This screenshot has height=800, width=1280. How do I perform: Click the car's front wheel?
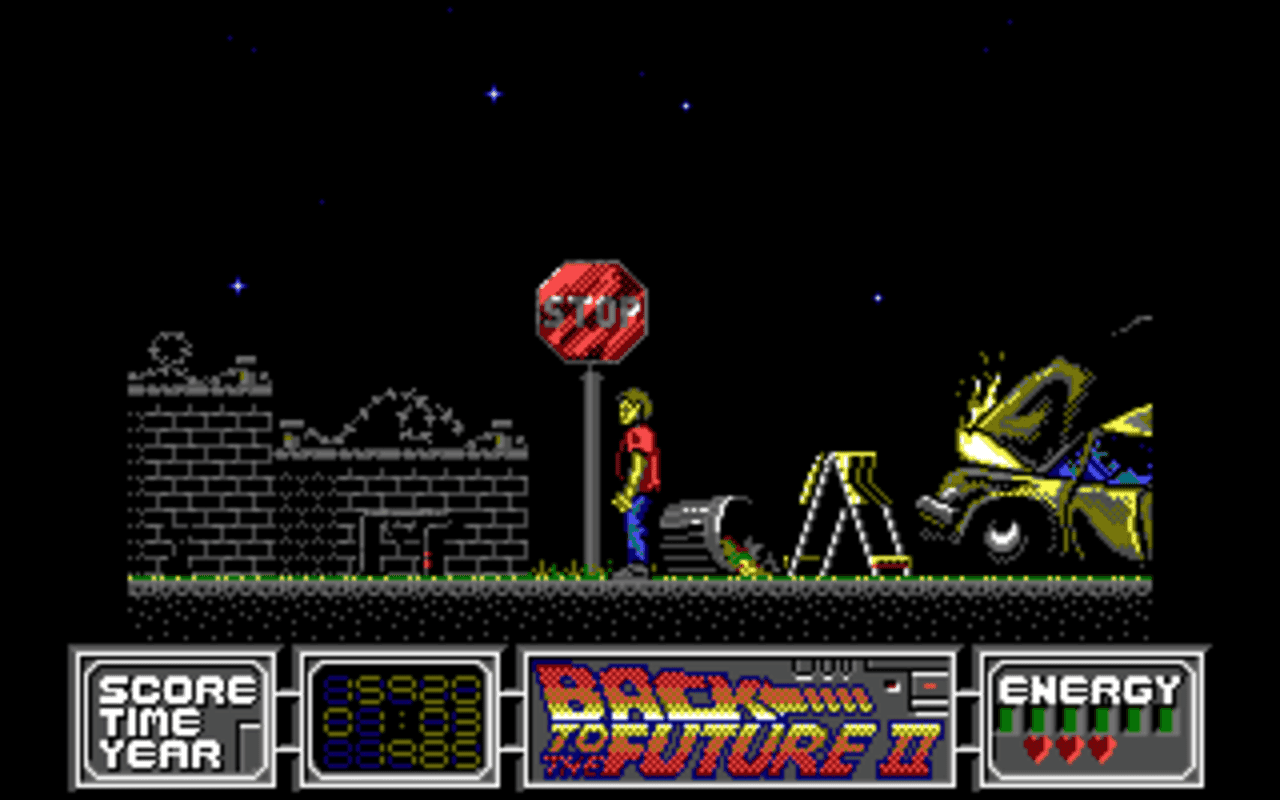1000,537
